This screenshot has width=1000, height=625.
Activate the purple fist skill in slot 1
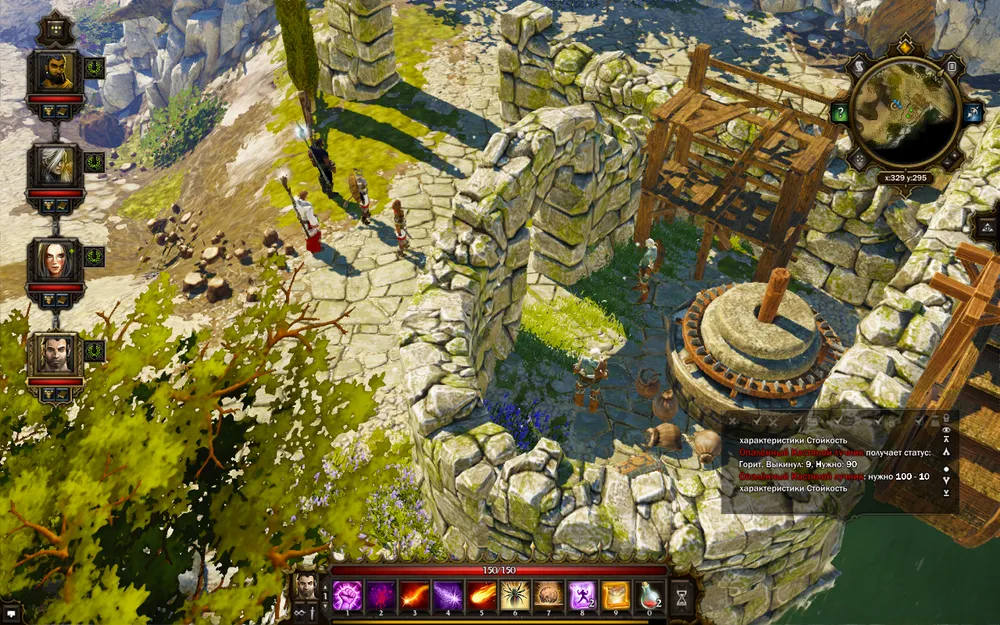[345, 595]
